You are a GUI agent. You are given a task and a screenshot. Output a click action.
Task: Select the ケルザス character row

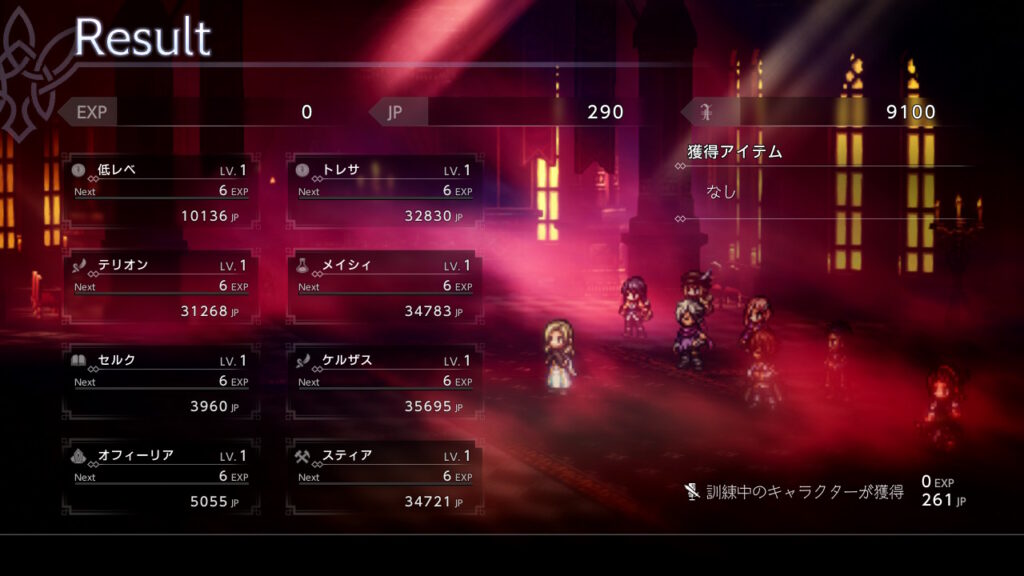coord(385,382)
